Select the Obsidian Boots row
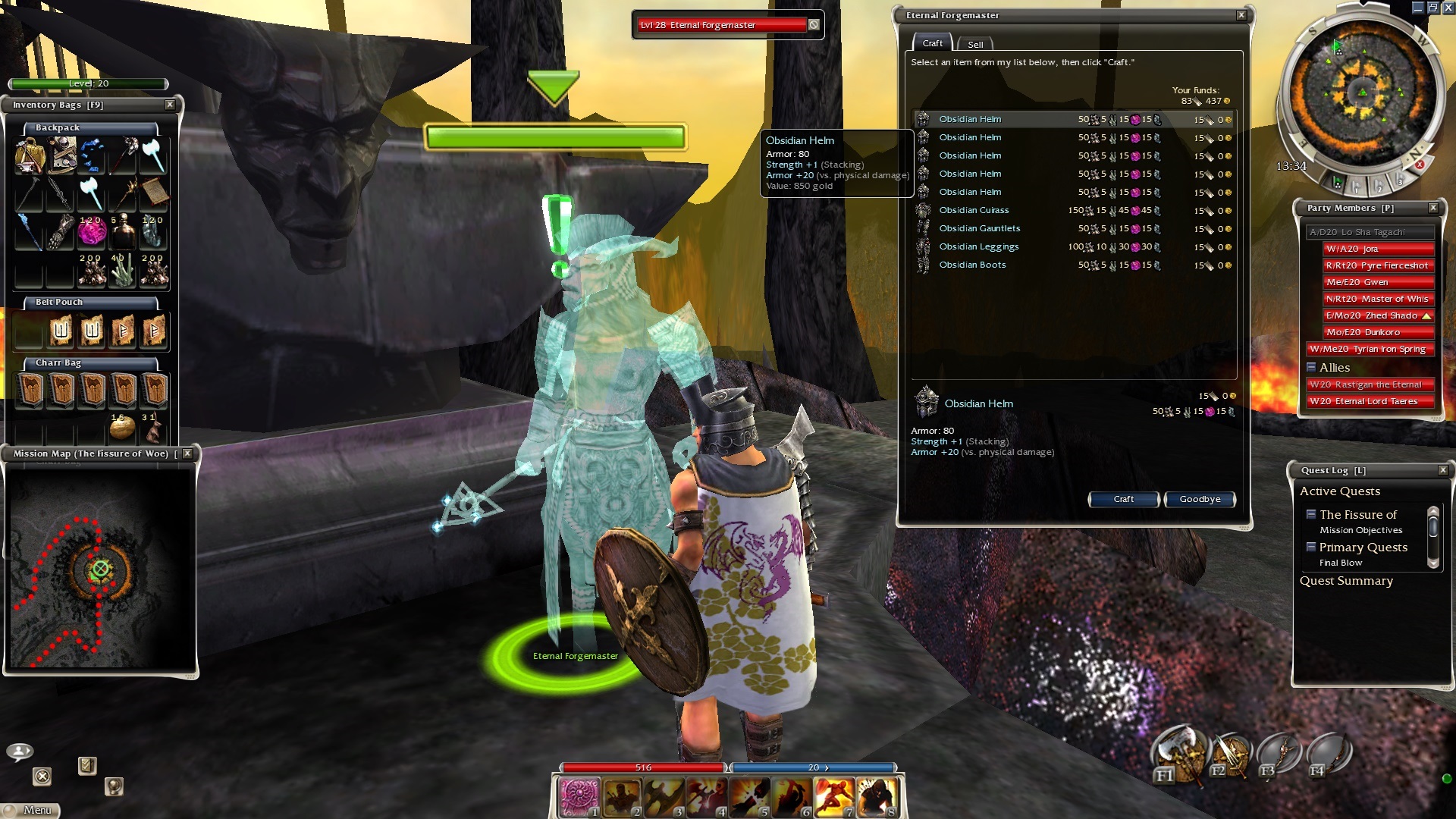This screenshot has height=819, width=1456. [972, 265]
